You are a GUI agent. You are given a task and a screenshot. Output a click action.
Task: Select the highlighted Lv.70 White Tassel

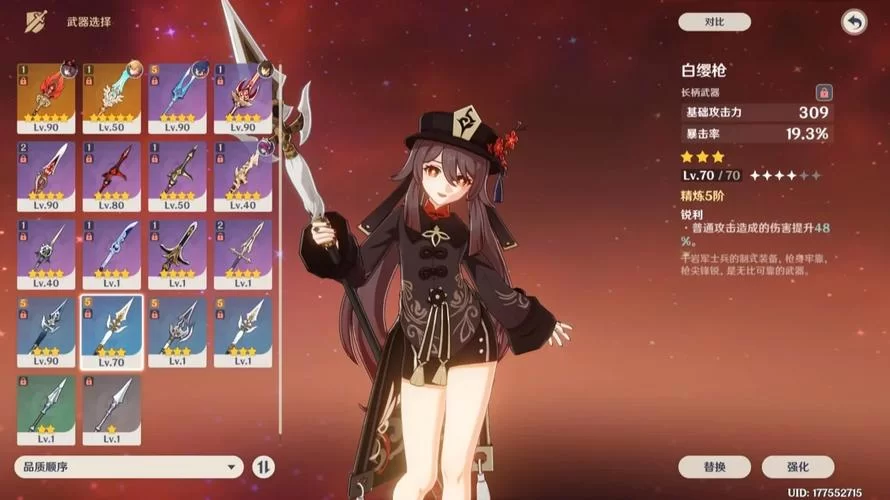pos(111,330)
